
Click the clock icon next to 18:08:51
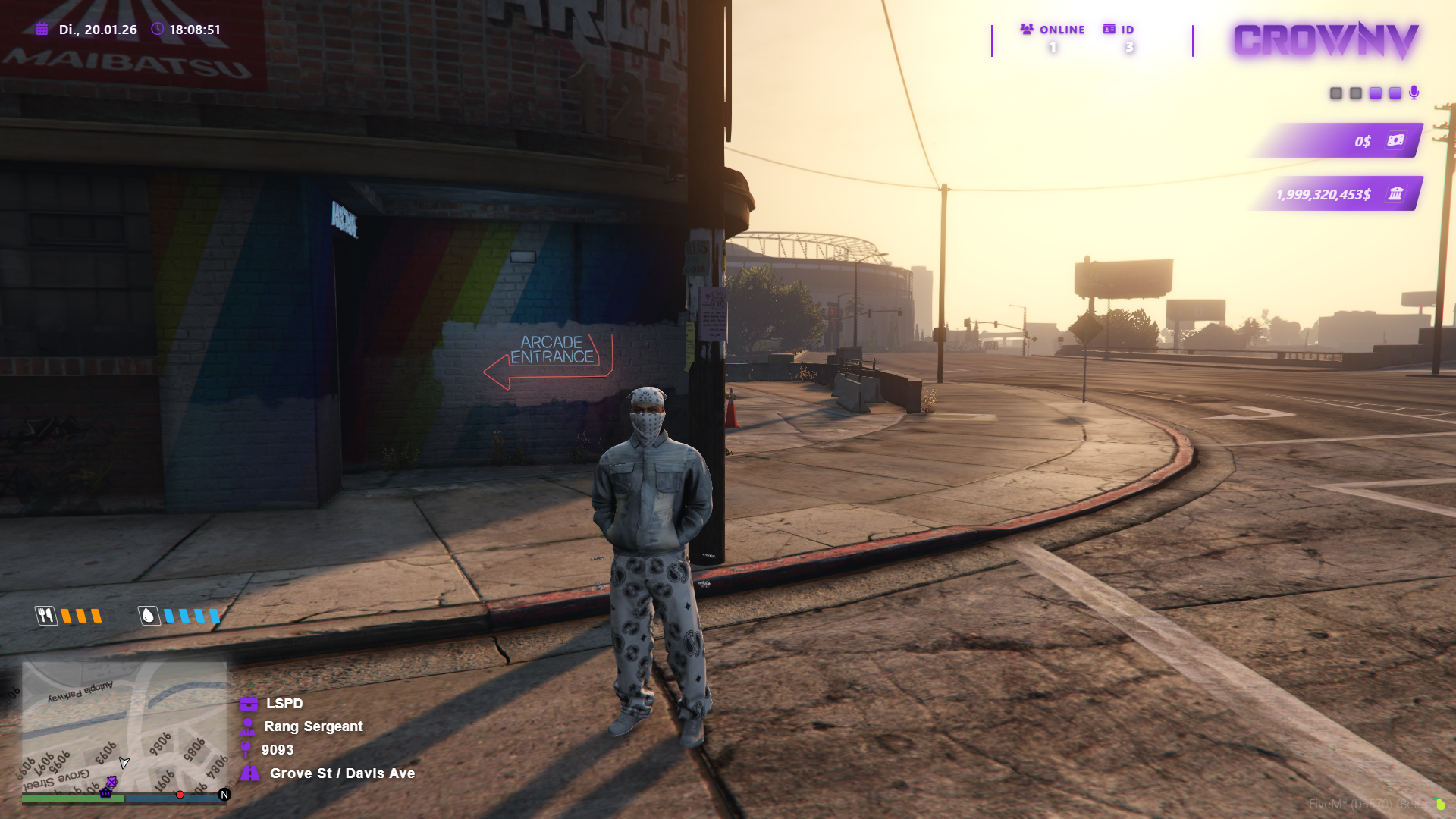click(157, 30)
